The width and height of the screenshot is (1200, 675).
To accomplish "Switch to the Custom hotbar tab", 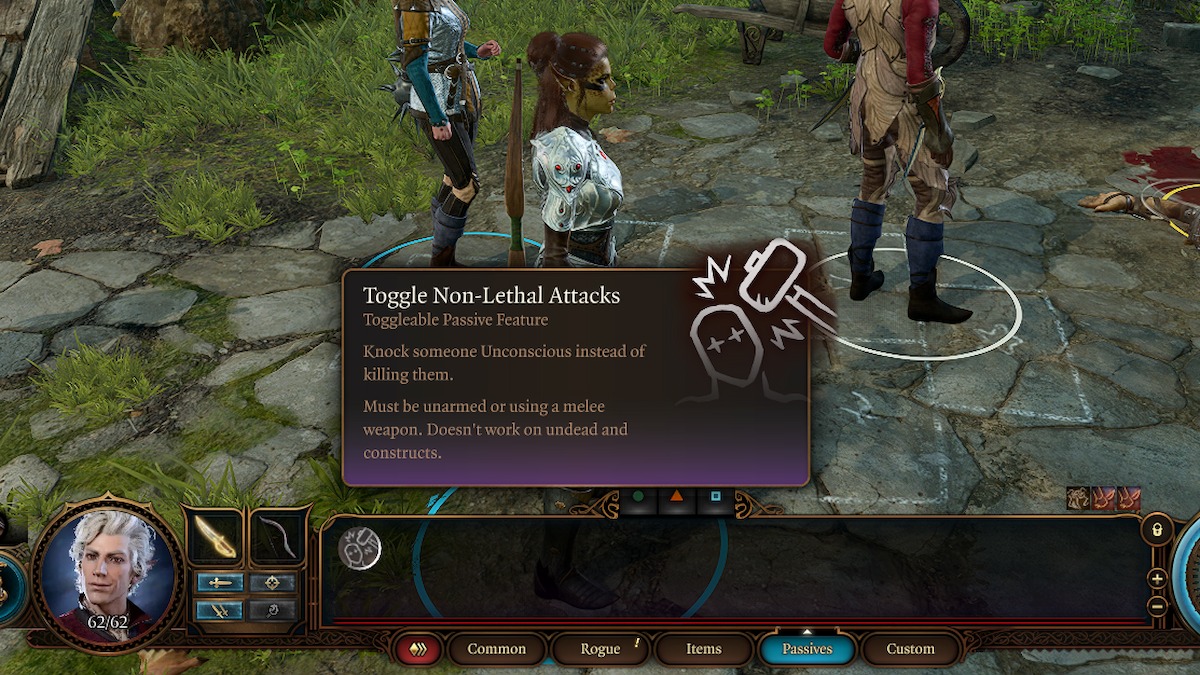I will pos(910,649).
